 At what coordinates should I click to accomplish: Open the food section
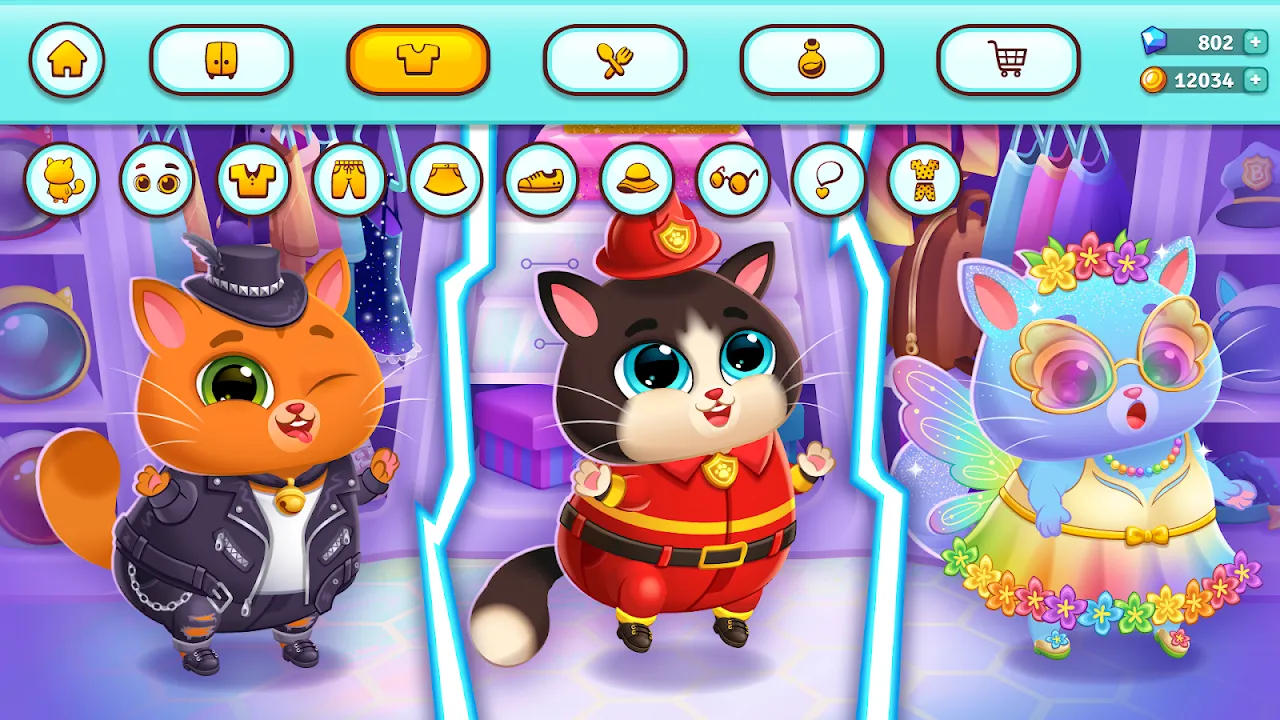(616, 60)
